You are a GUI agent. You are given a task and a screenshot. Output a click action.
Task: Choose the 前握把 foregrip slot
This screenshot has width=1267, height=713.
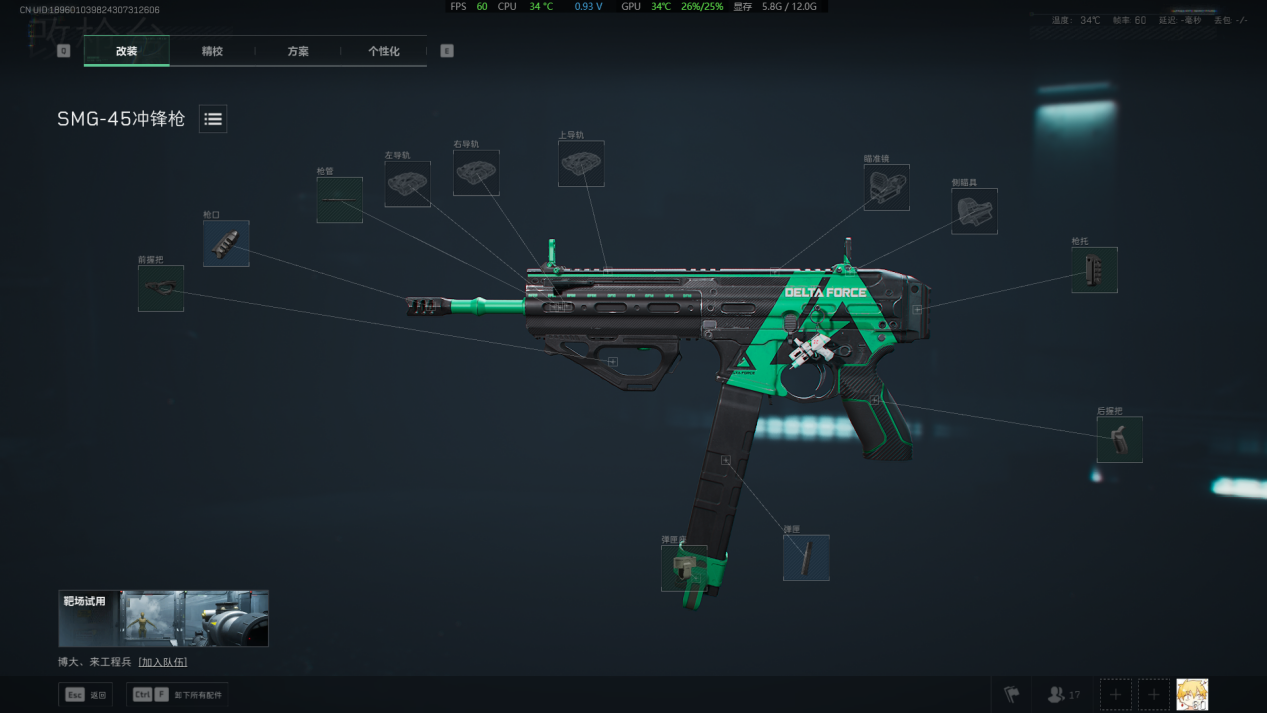tap(161, 288)
